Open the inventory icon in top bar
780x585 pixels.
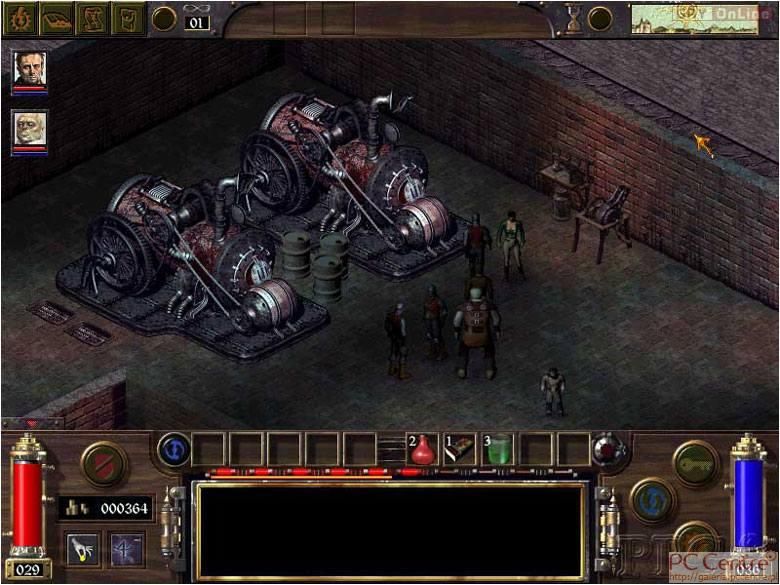pos(127,18)
